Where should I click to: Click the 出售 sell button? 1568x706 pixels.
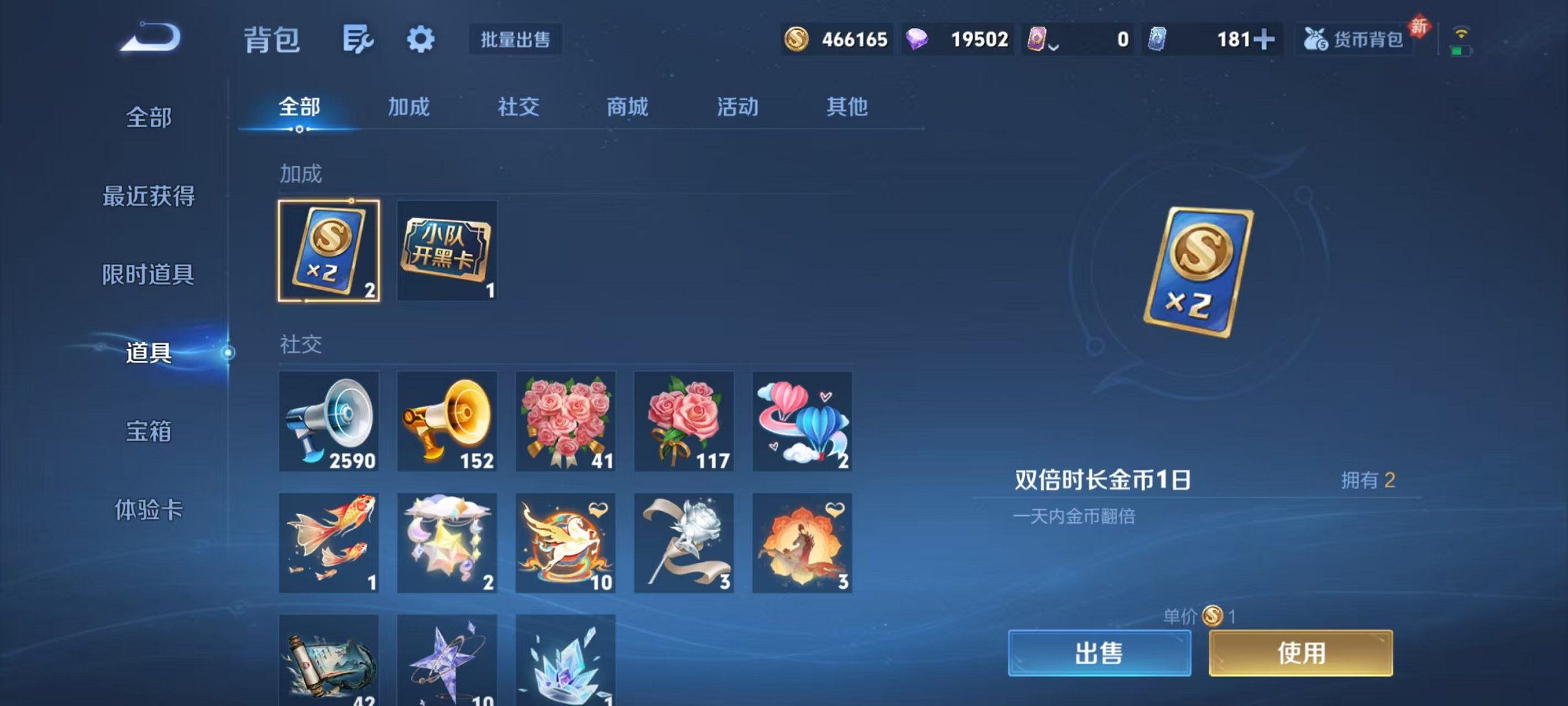coord(1100,653)
